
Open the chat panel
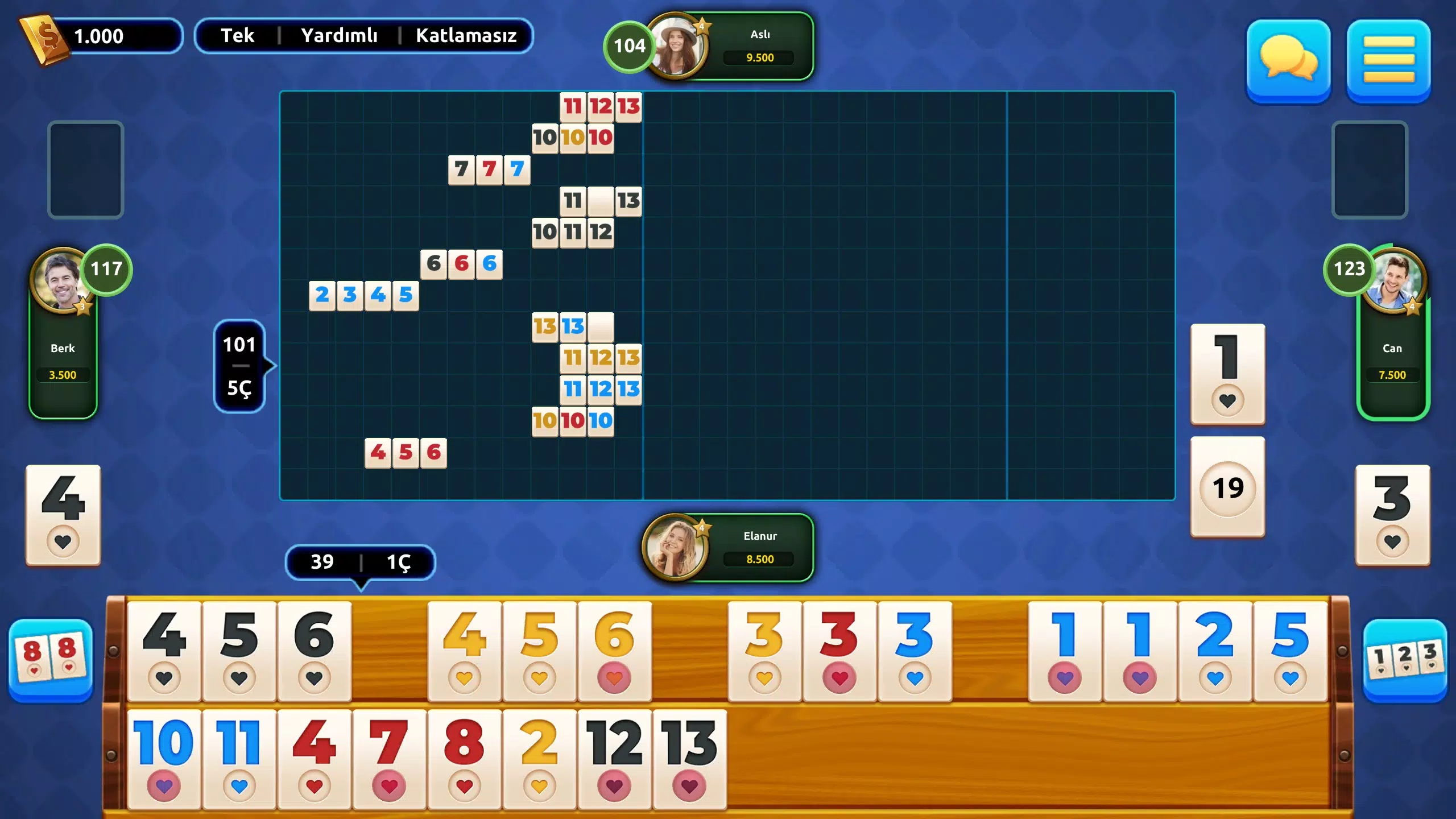tap(1289, 63)
